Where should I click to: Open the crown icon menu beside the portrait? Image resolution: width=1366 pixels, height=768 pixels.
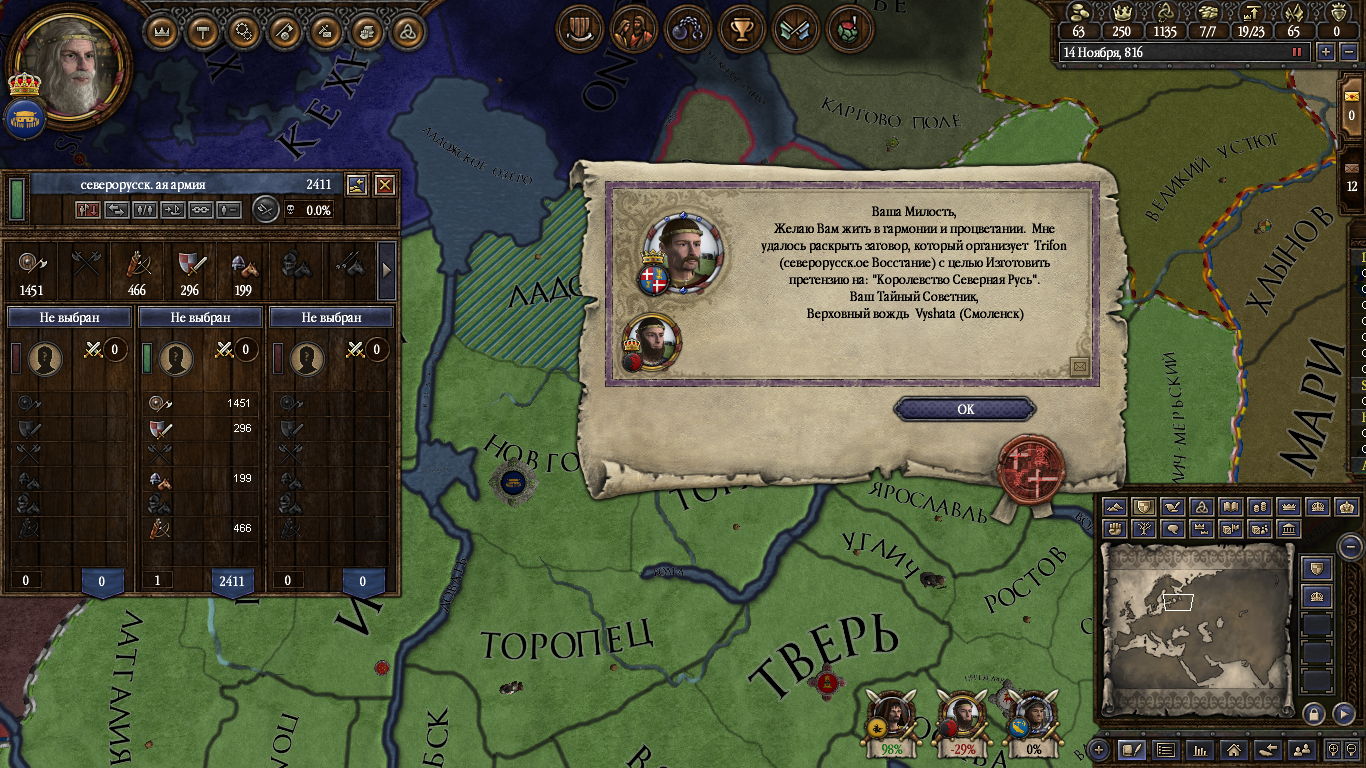pos(163,31)
